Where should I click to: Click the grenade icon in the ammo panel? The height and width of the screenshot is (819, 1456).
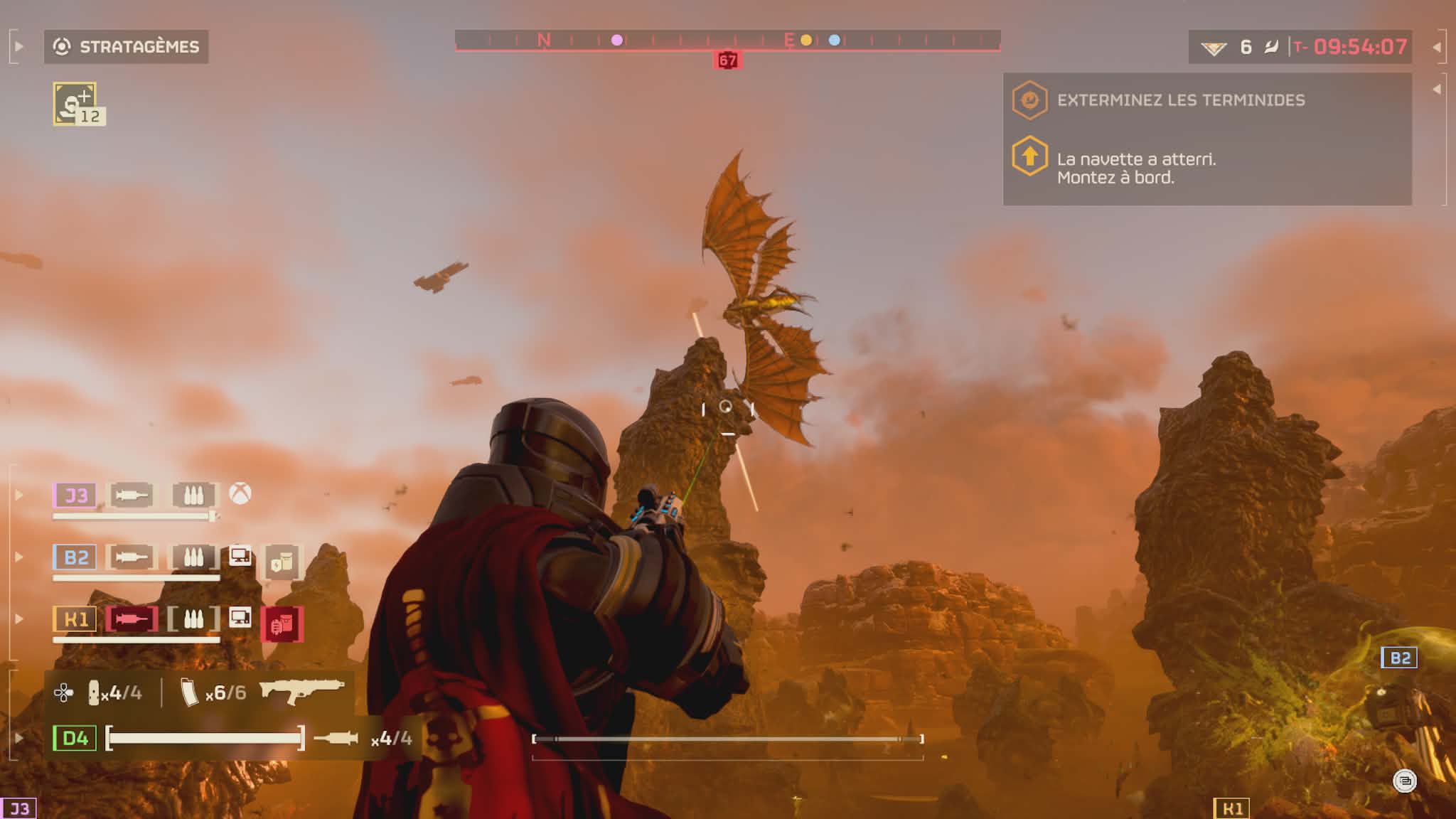tap(94, 692)
